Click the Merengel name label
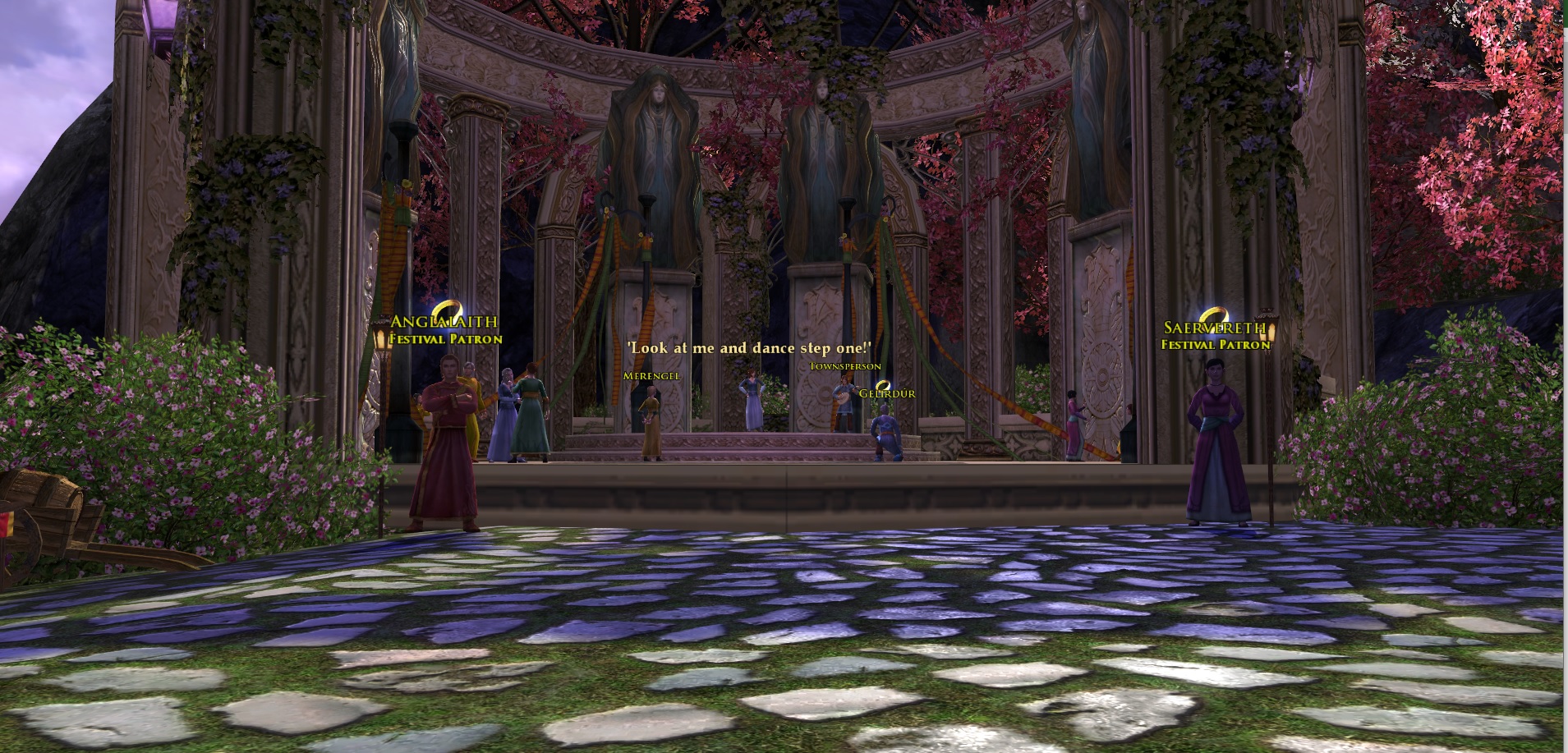 [651, 375]
